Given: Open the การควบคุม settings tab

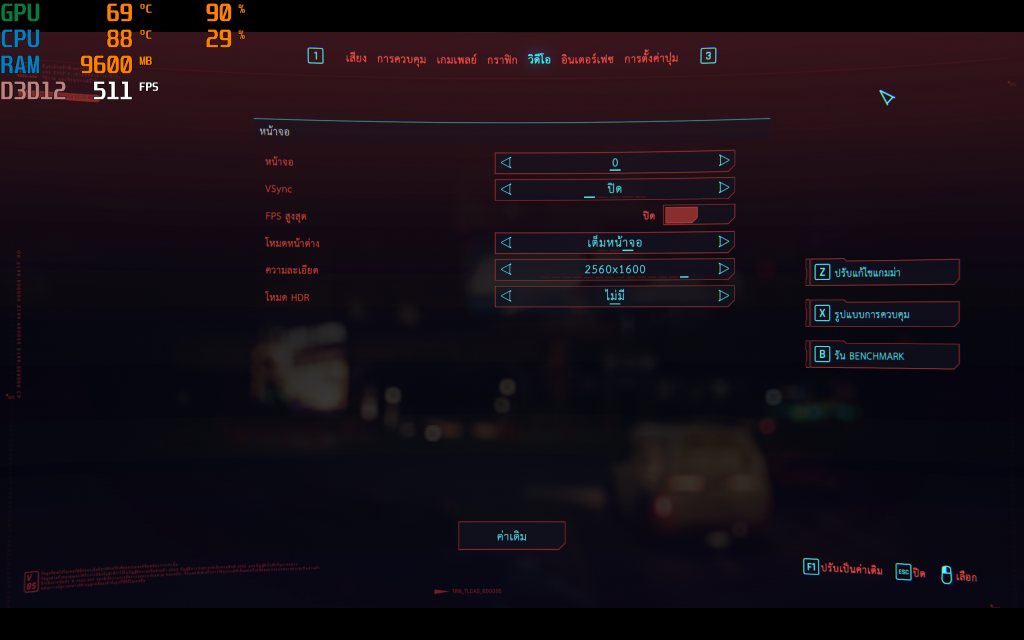Looking at the screenshot, I should [x=401, y=59].
